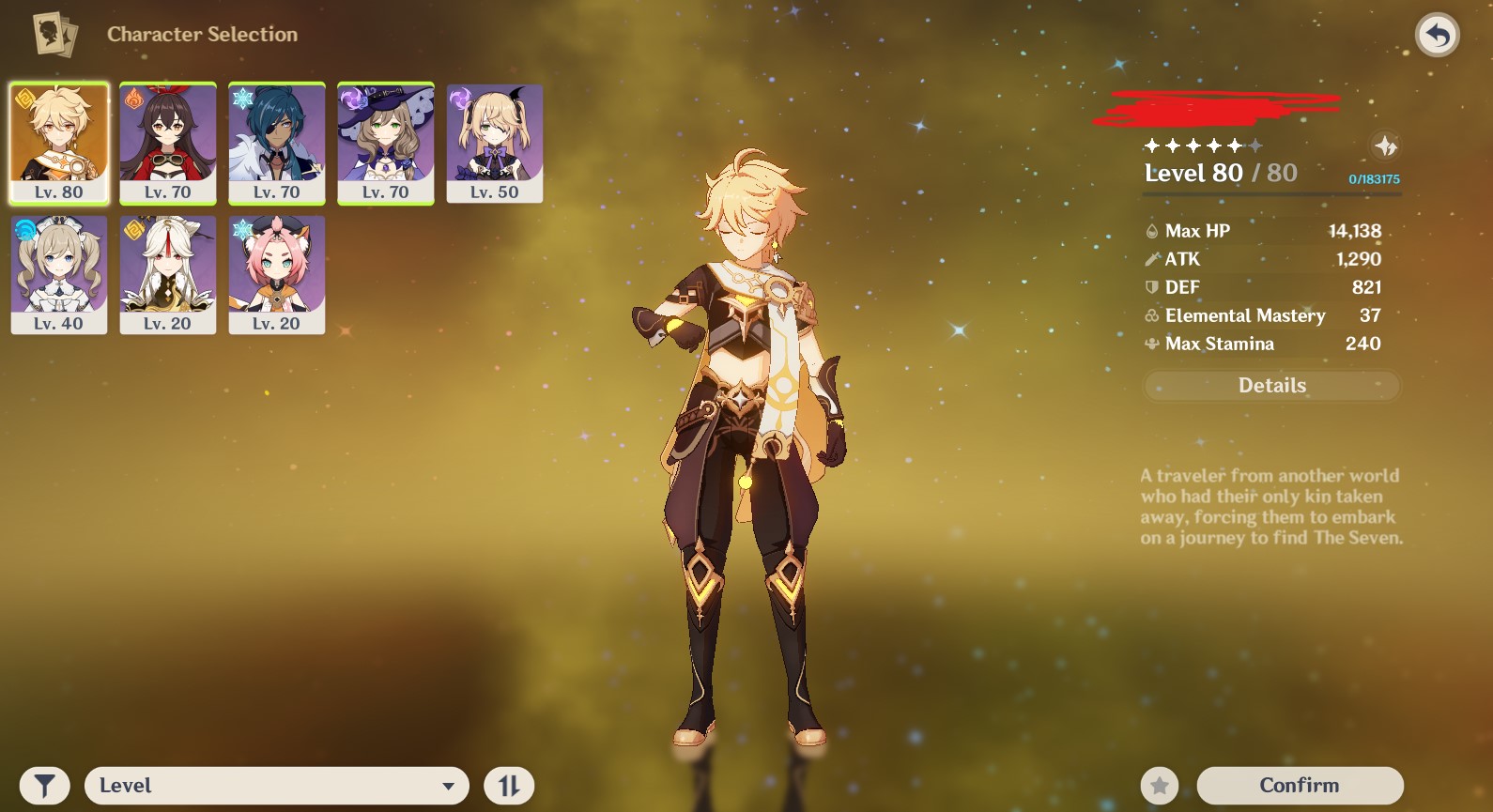Toggle the favorite star next to Confirm
The height and width of the screenshot is (812, 1493).
pyautogui.click(x=1162, y=785)
